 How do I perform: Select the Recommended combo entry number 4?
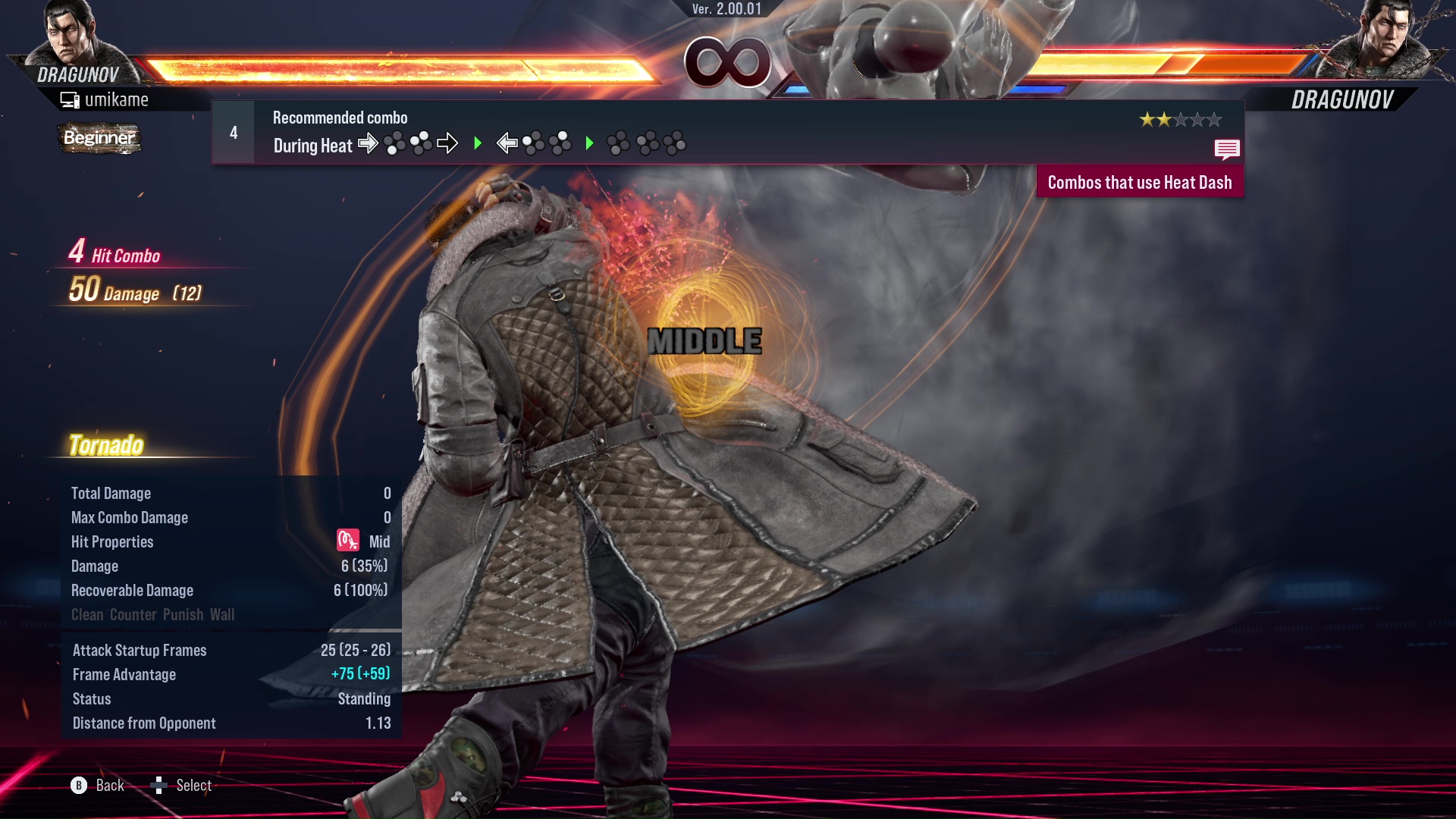click(x=234, y=133)
